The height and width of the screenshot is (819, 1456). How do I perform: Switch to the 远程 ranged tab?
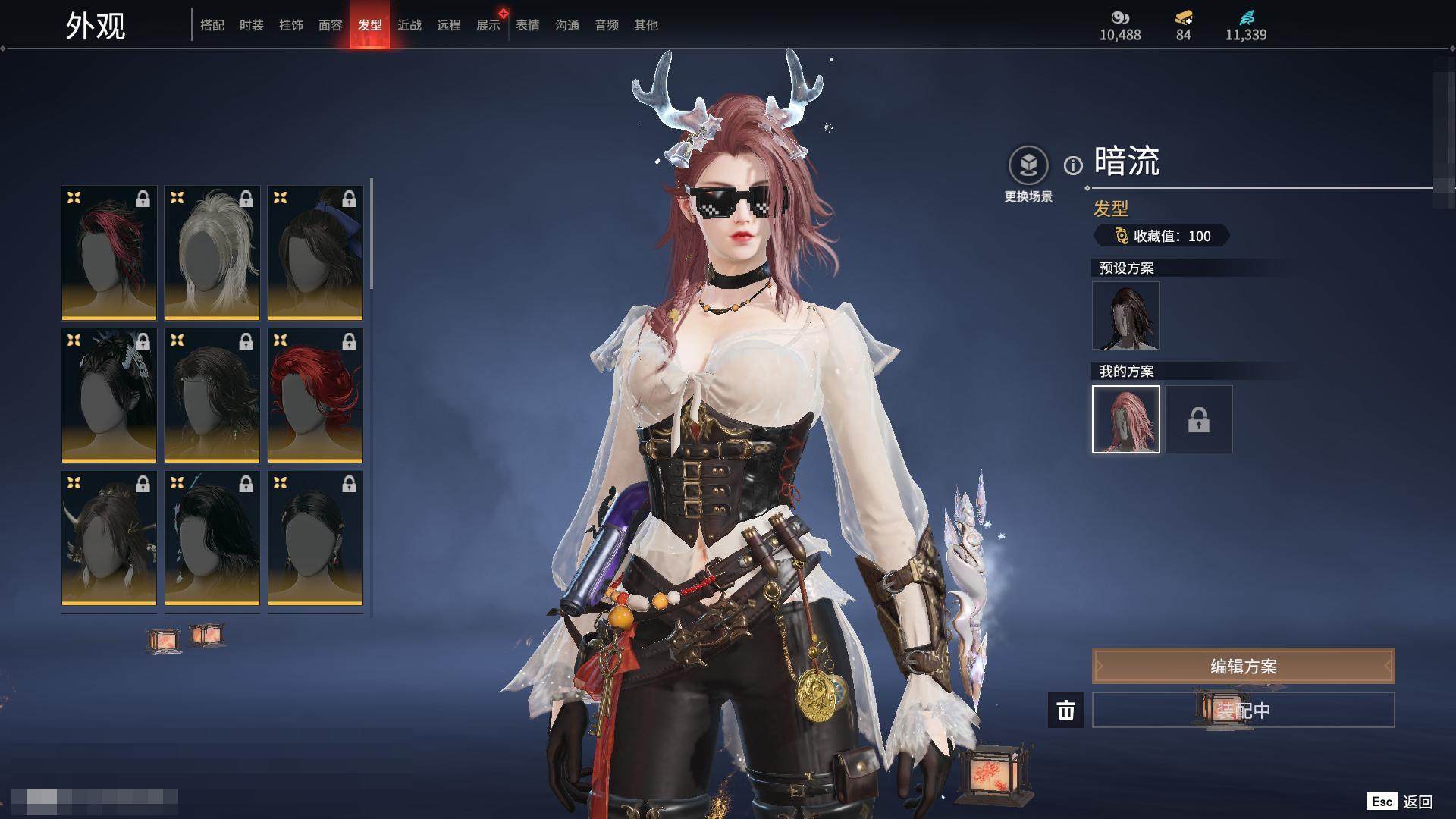(449, 25)
